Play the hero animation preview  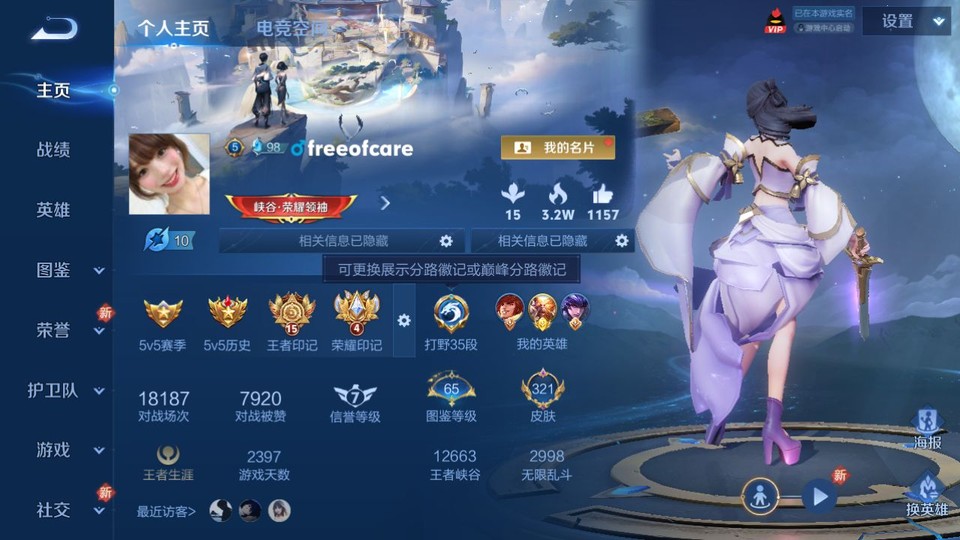pyautogui.click(x=819, y=495)
